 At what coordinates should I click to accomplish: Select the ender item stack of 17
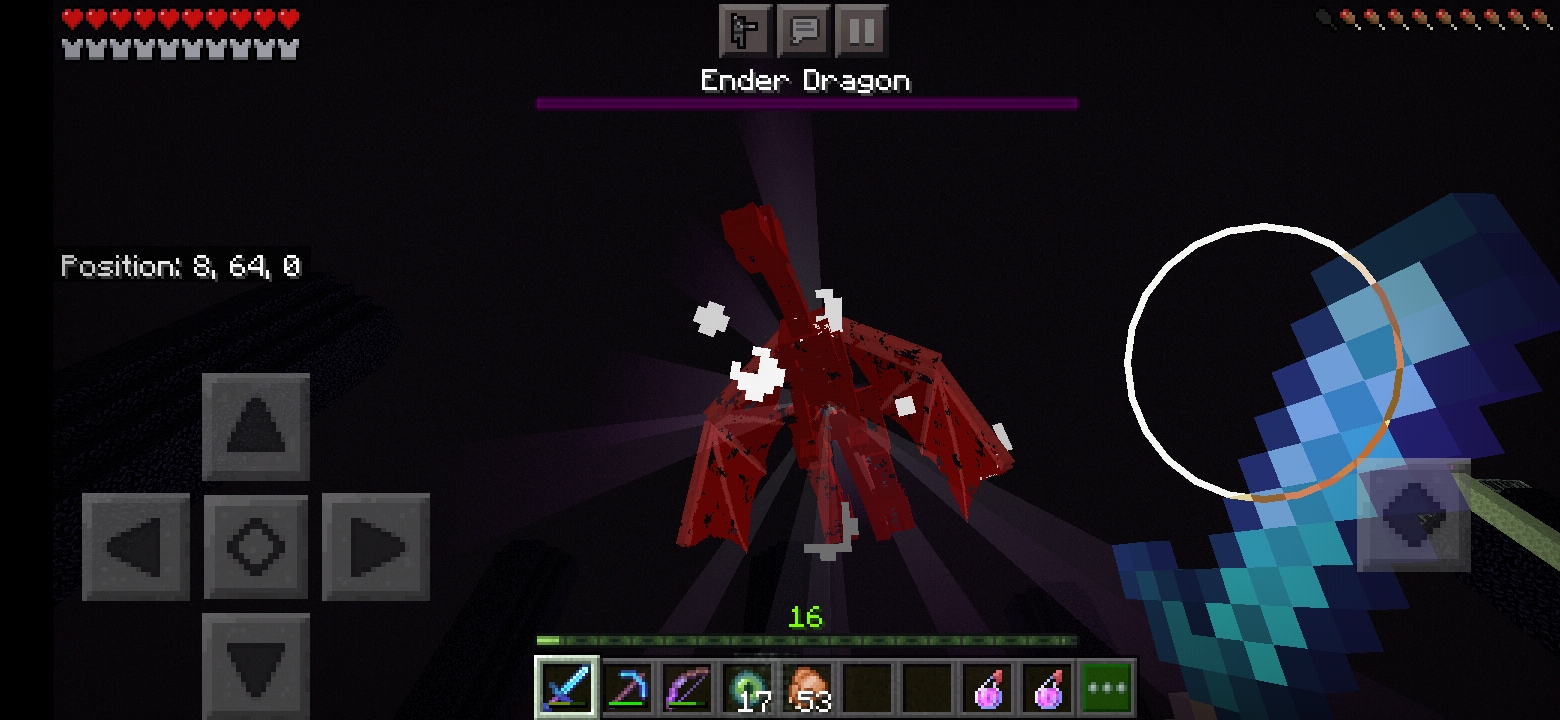click(747, 688)
